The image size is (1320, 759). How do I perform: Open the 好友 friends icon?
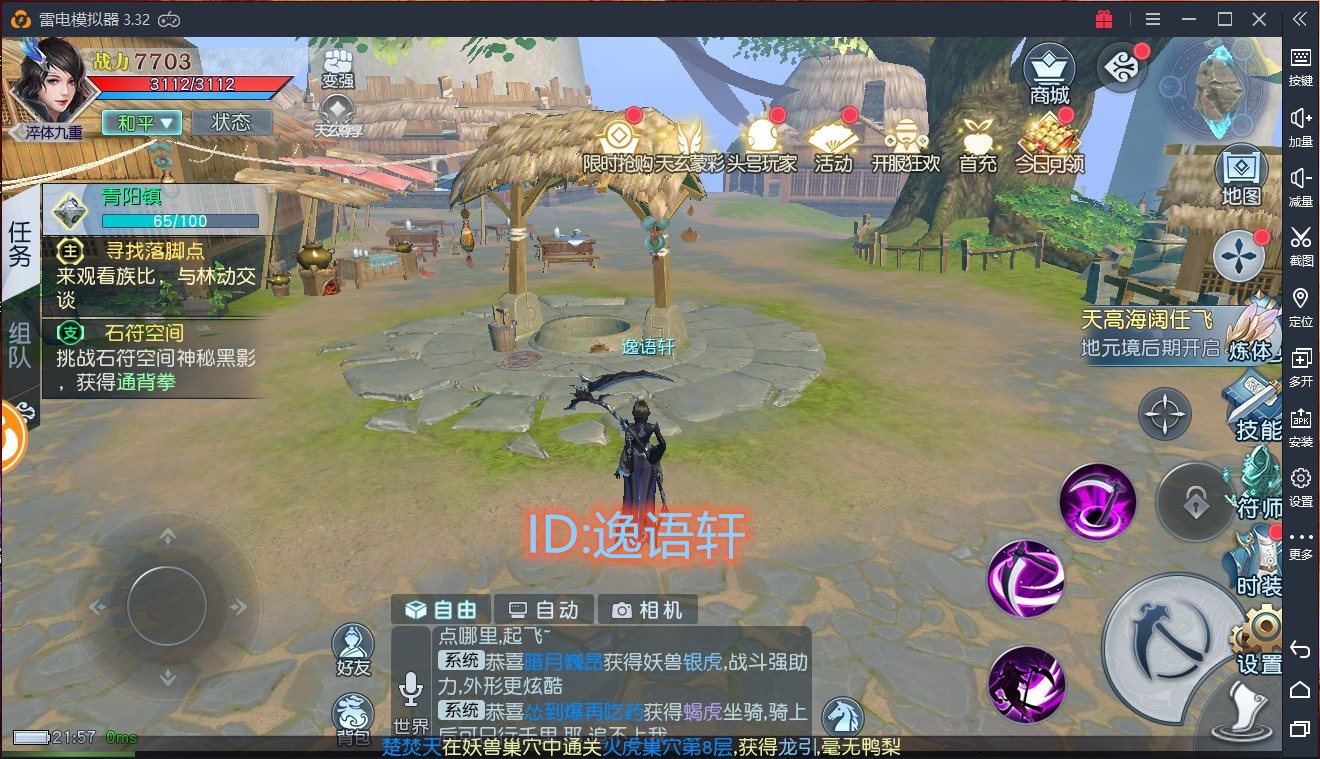pos(352,651)
